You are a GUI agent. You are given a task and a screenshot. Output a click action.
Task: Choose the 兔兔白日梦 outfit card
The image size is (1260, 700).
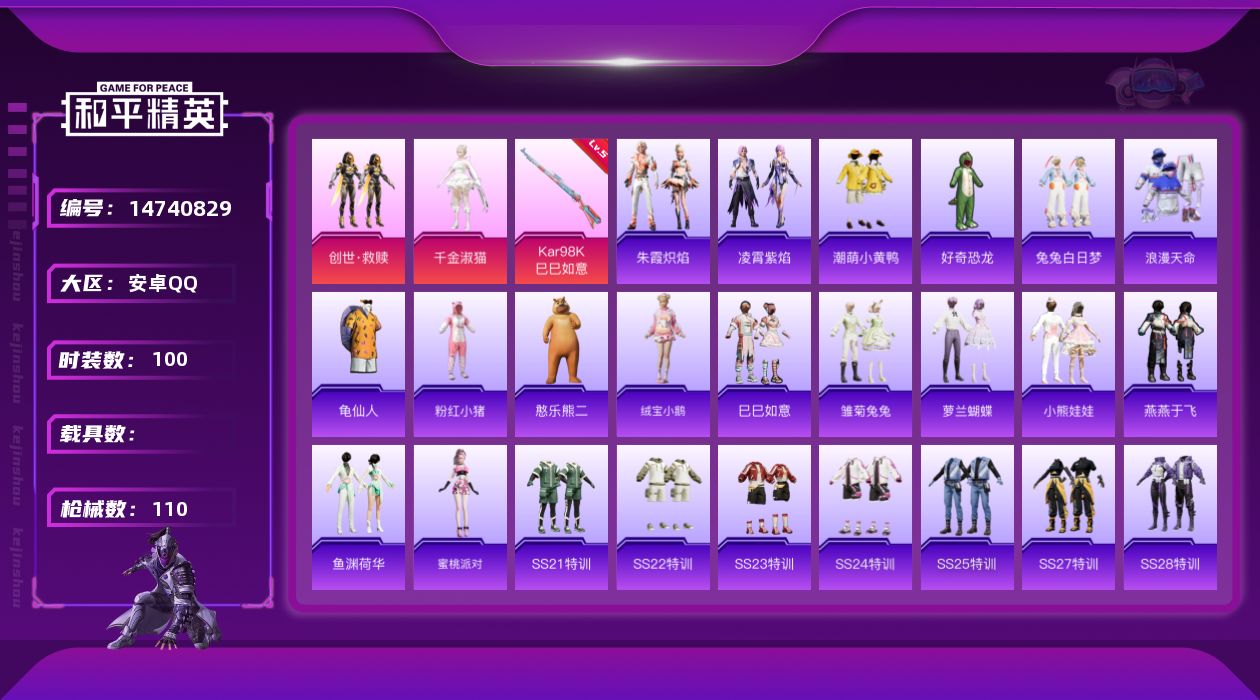[1068, 211]
